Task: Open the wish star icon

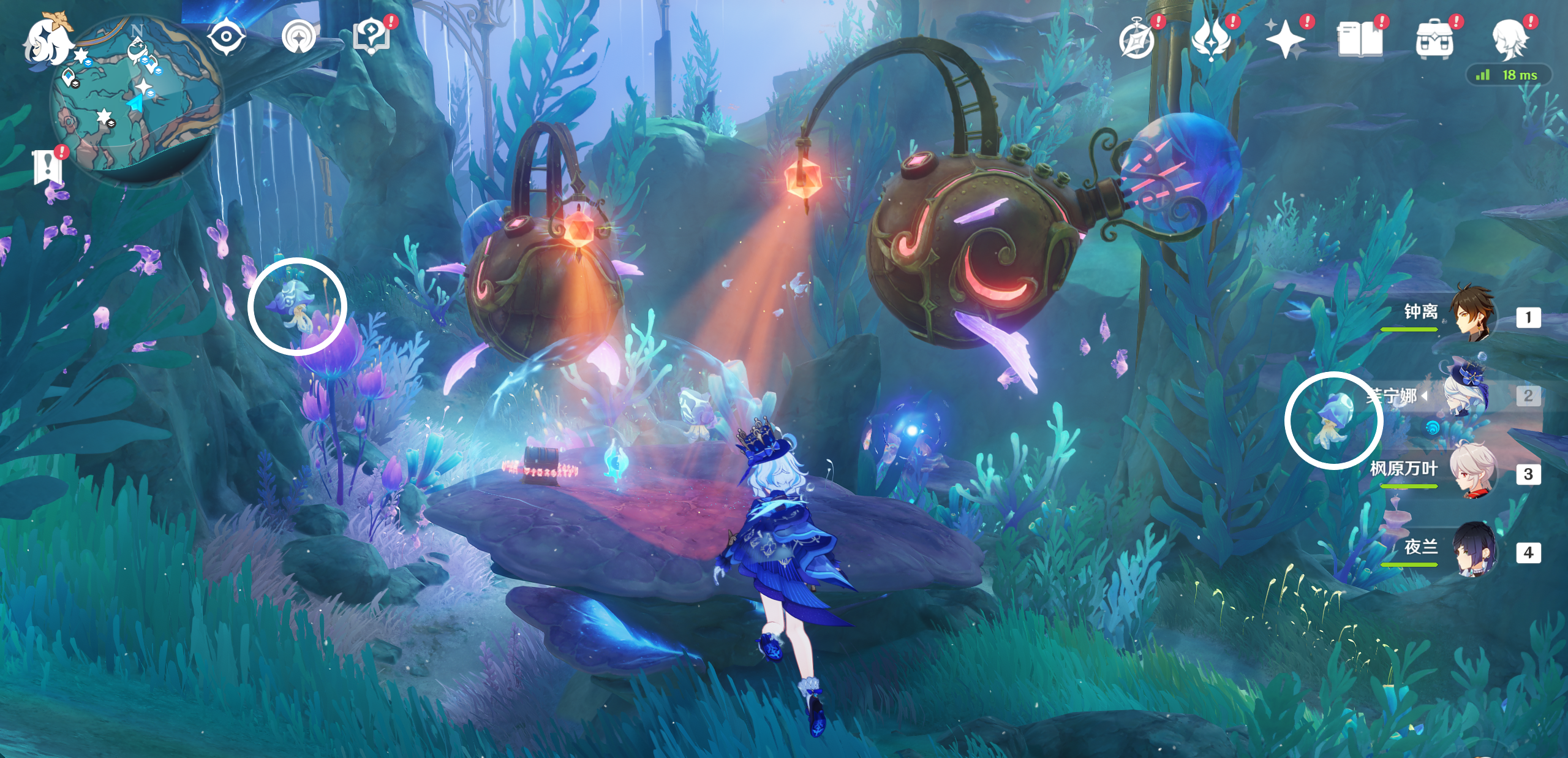Action: pos(1285,39)
